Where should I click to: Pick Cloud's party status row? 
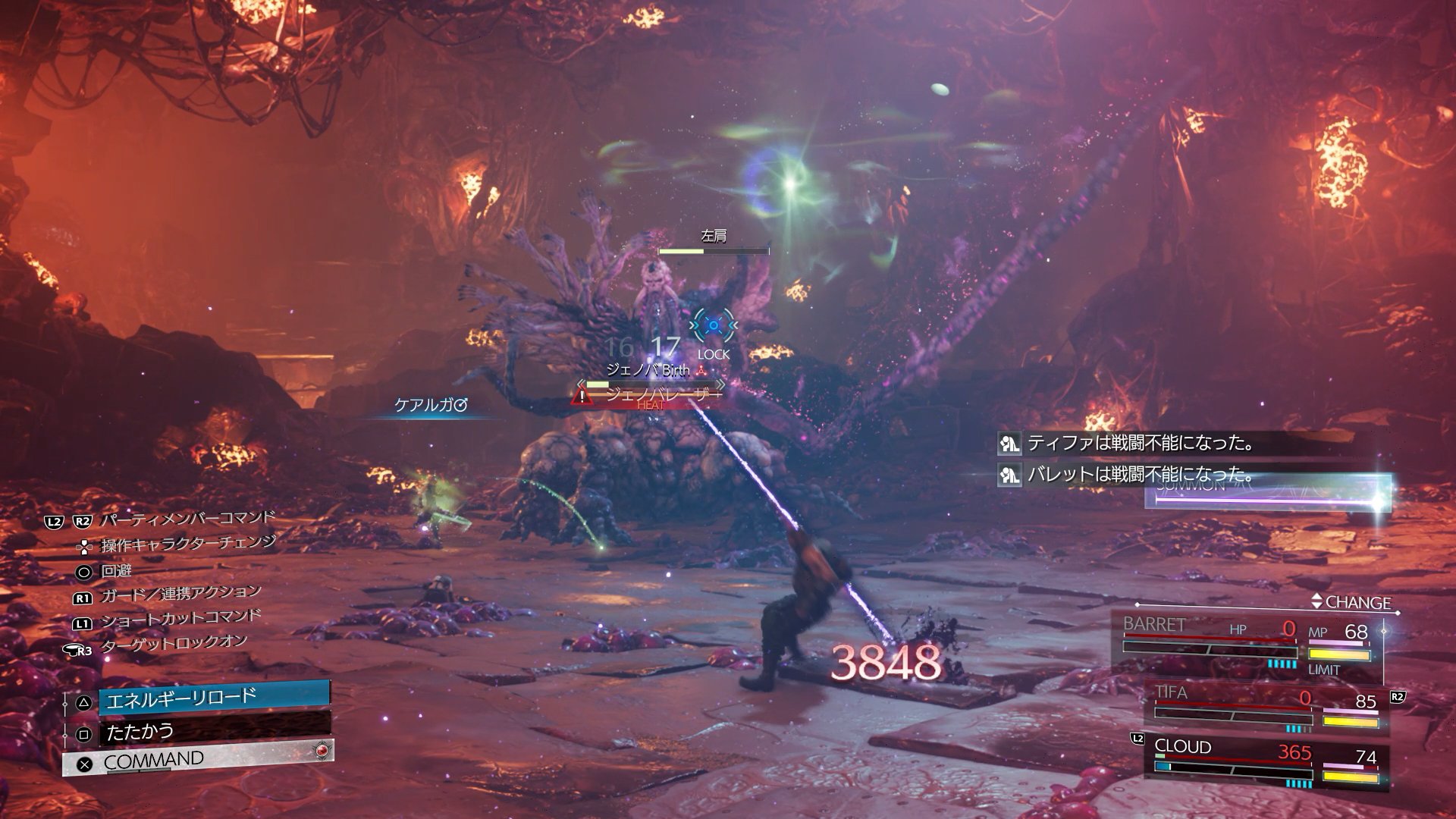(x=1266, y=760)
